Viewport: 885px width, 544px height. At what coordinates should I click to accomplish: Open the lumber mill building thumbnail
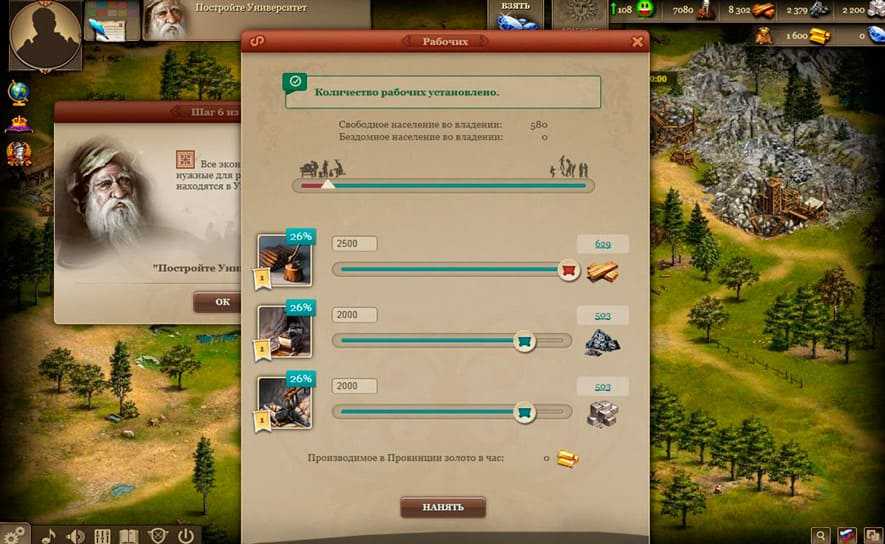point(285,260)
